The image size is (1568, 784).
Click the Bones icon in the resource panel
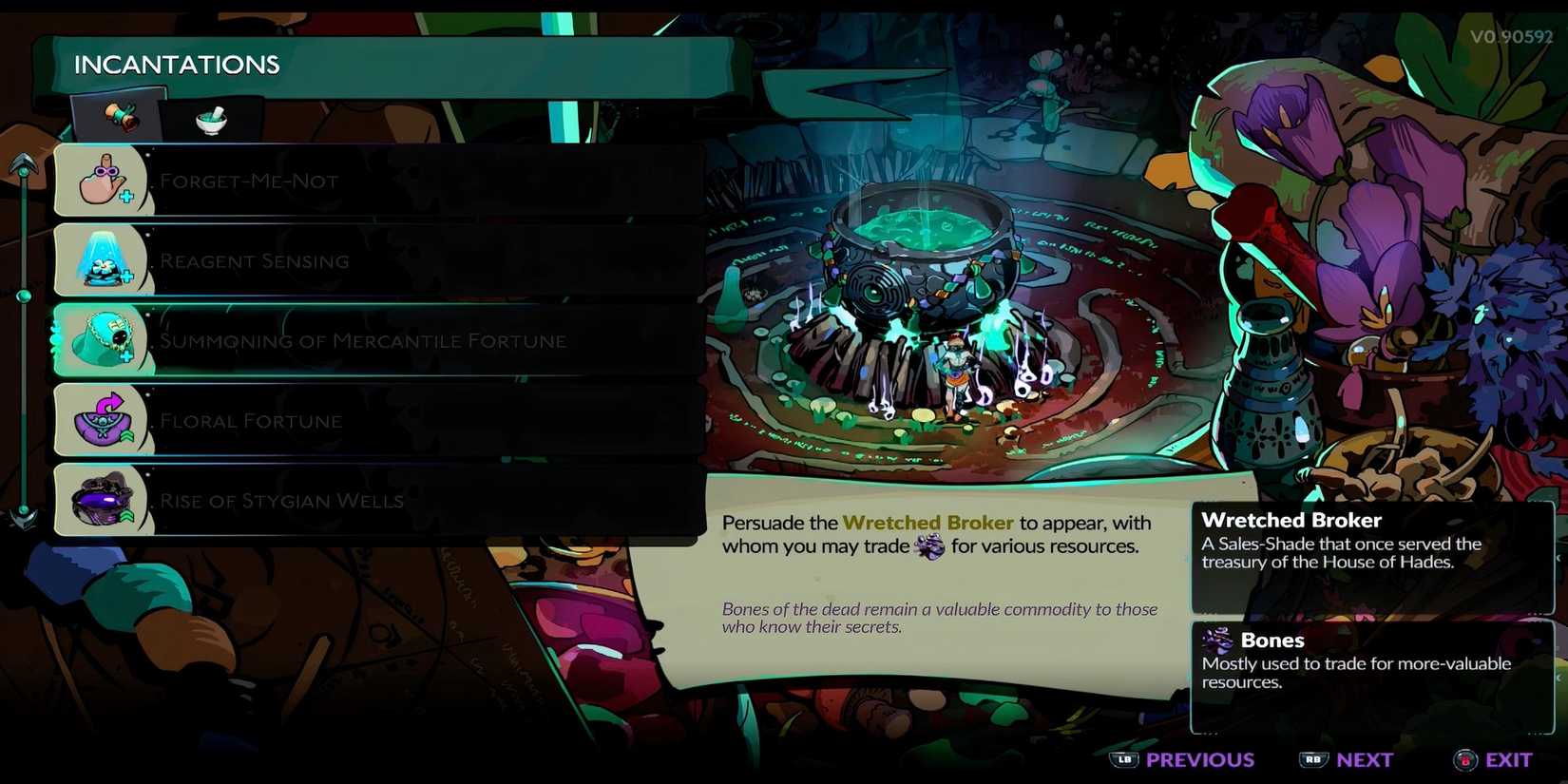1216,640
